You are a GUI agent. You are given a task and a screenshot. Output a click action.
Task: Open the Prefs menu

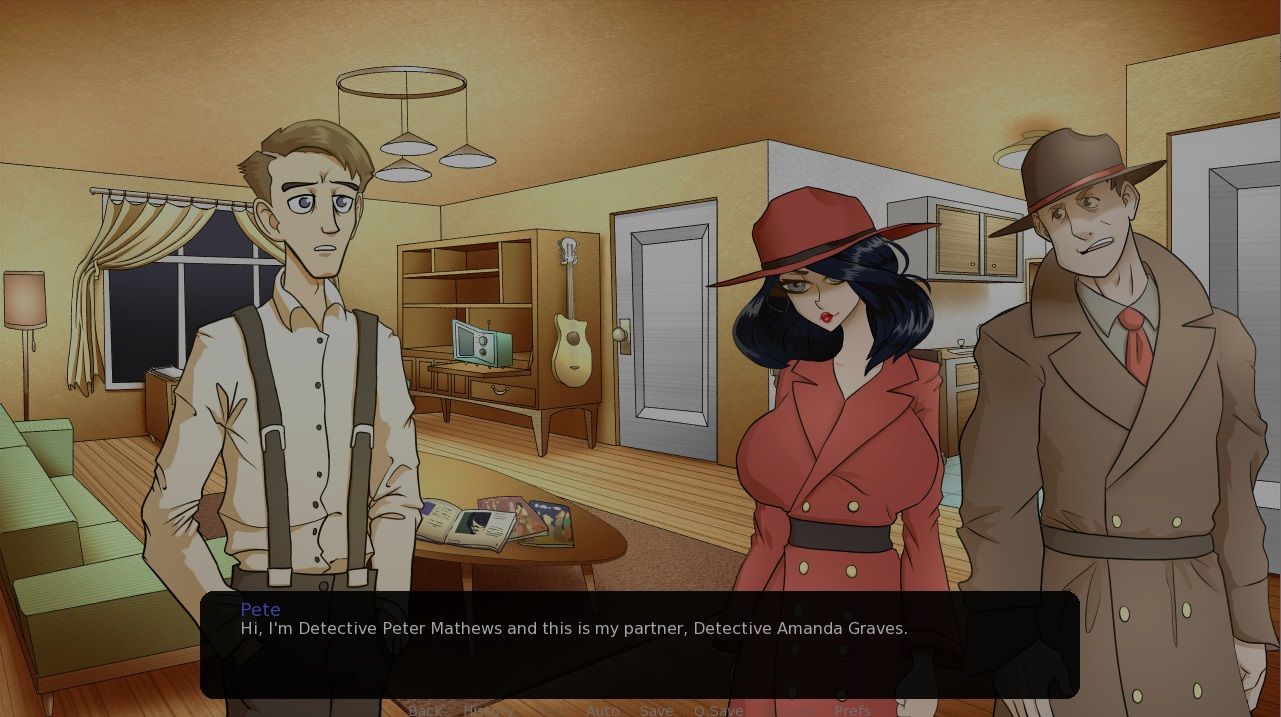852,710
